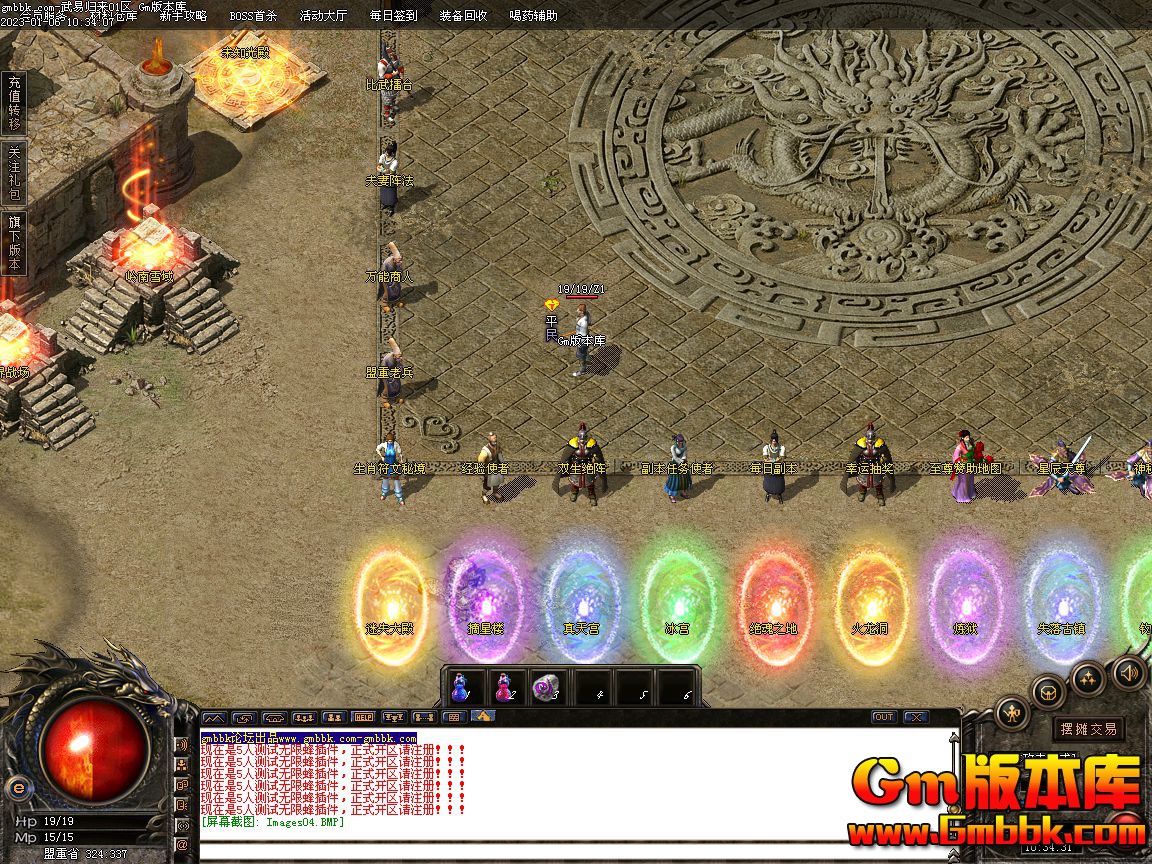Open the 新手攻略 beginner guide menu
1152x864 pixels.
click(x=183, y=16)
